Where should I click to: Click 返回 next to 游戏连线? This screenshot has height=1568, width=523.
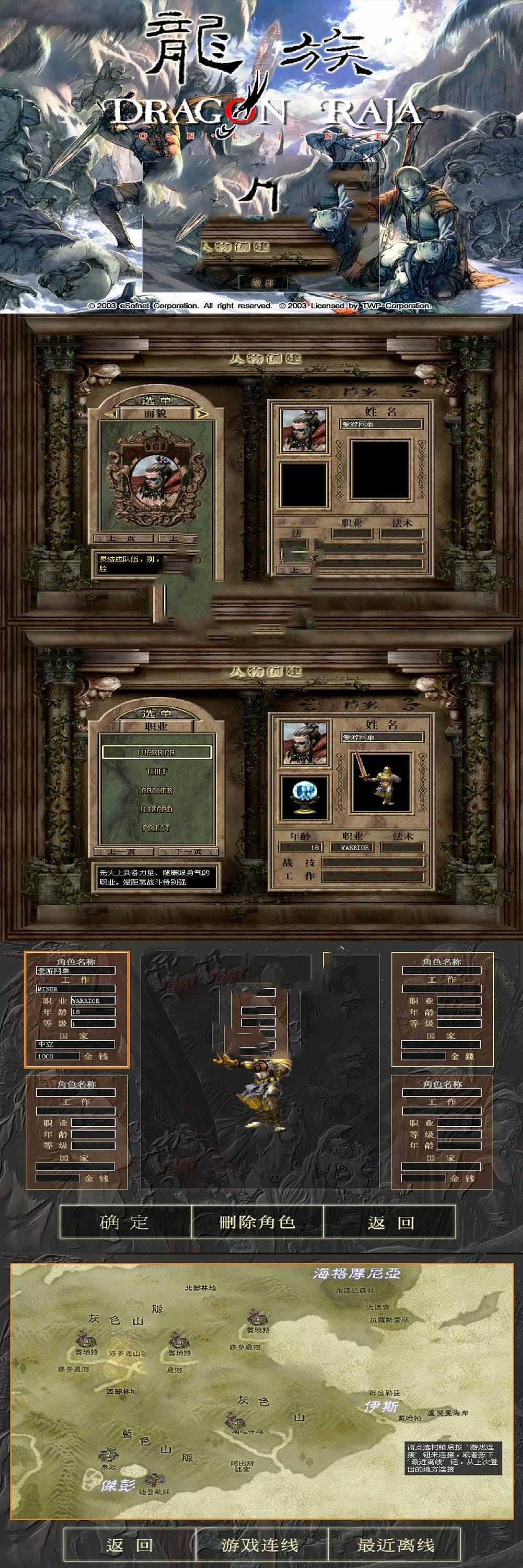click(x=129, y=1544)
